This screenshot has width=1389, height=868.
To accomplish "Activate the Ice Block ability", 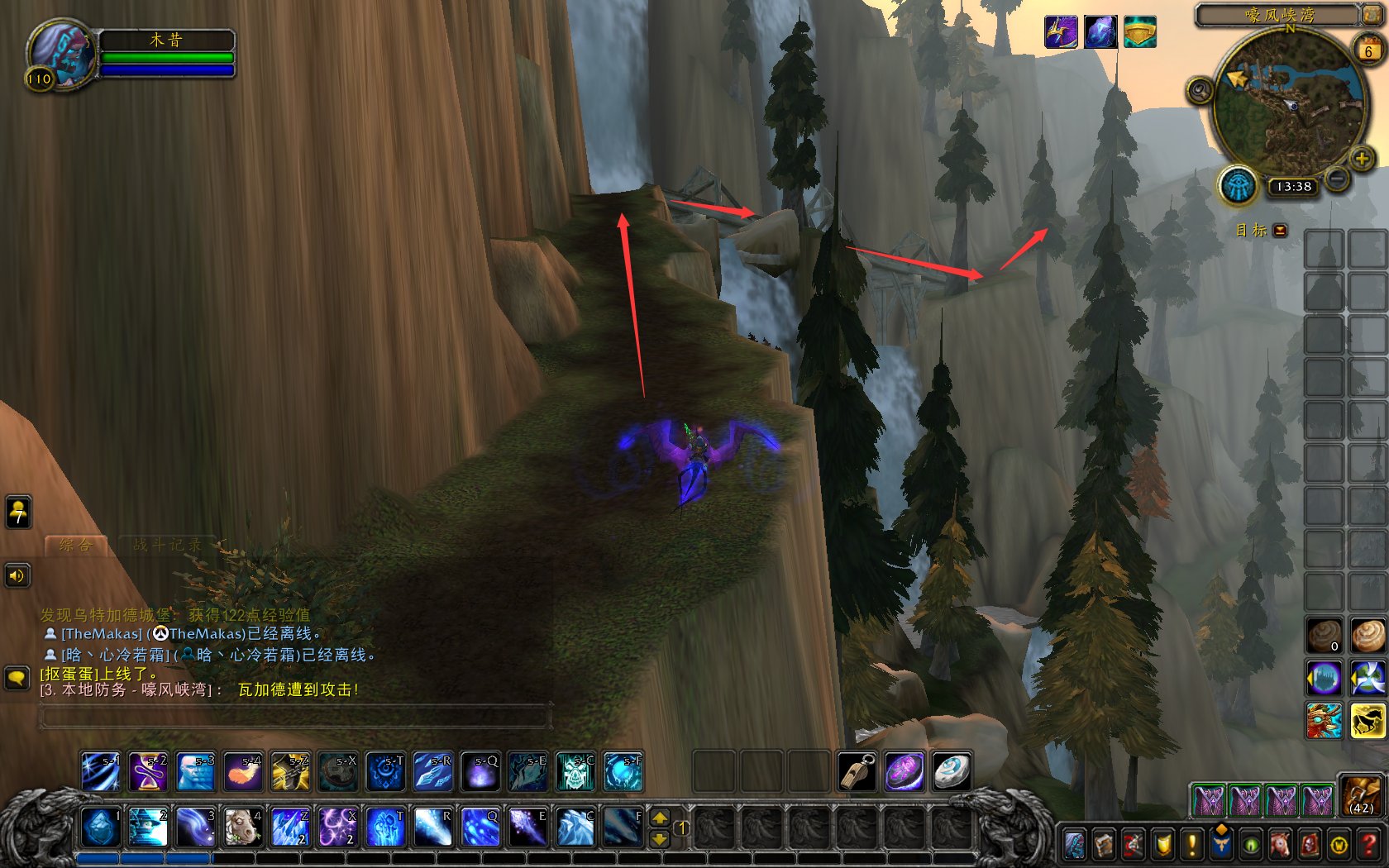I will [99, 827].
